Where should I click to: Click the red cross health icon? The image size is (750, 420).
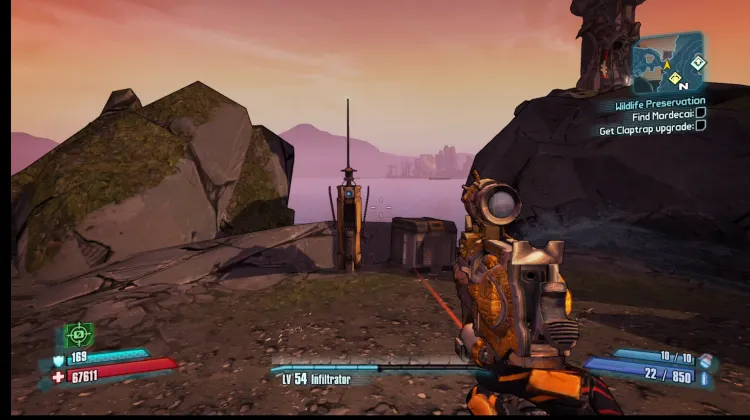tap(57, 376)
